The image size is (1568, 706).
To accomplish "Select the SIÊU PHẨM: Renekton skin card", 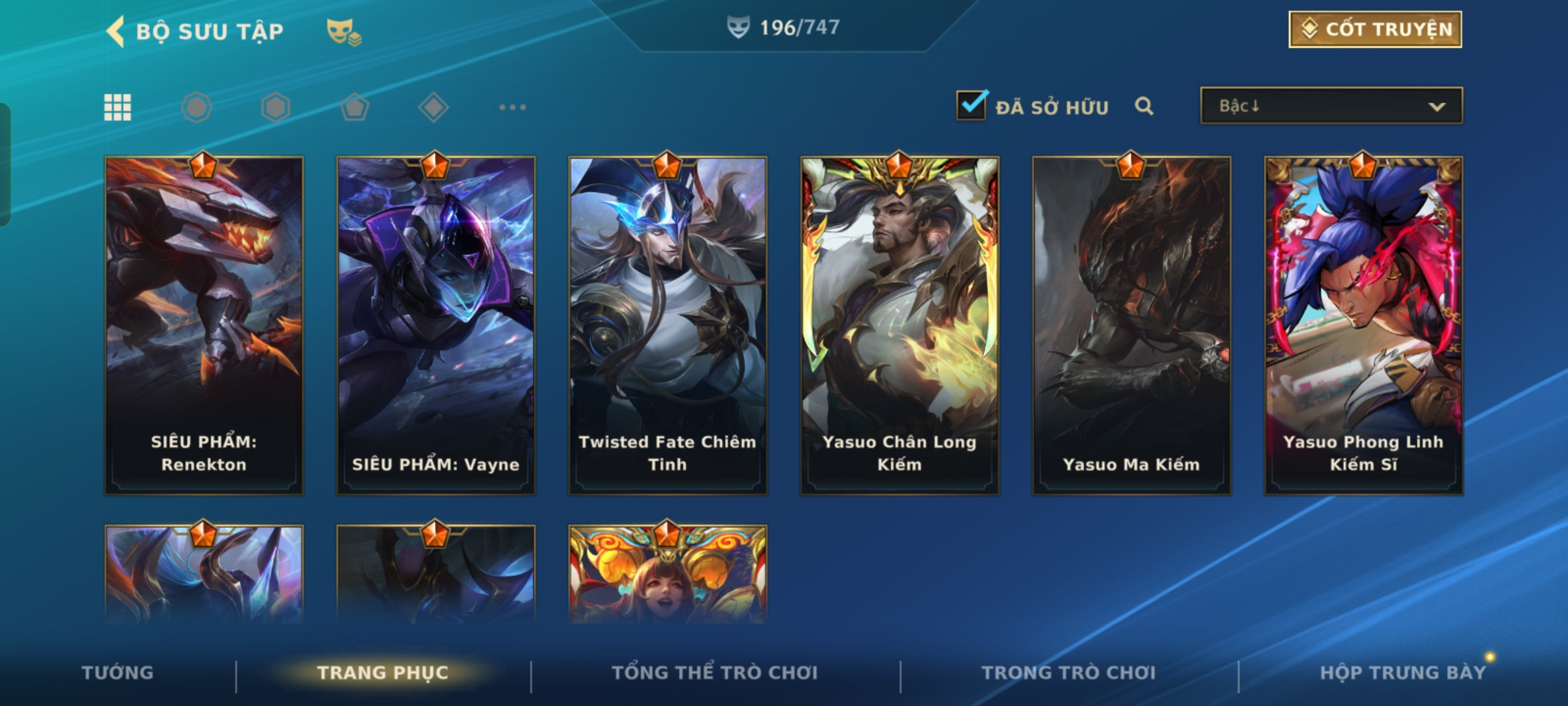I will (204, 326).
